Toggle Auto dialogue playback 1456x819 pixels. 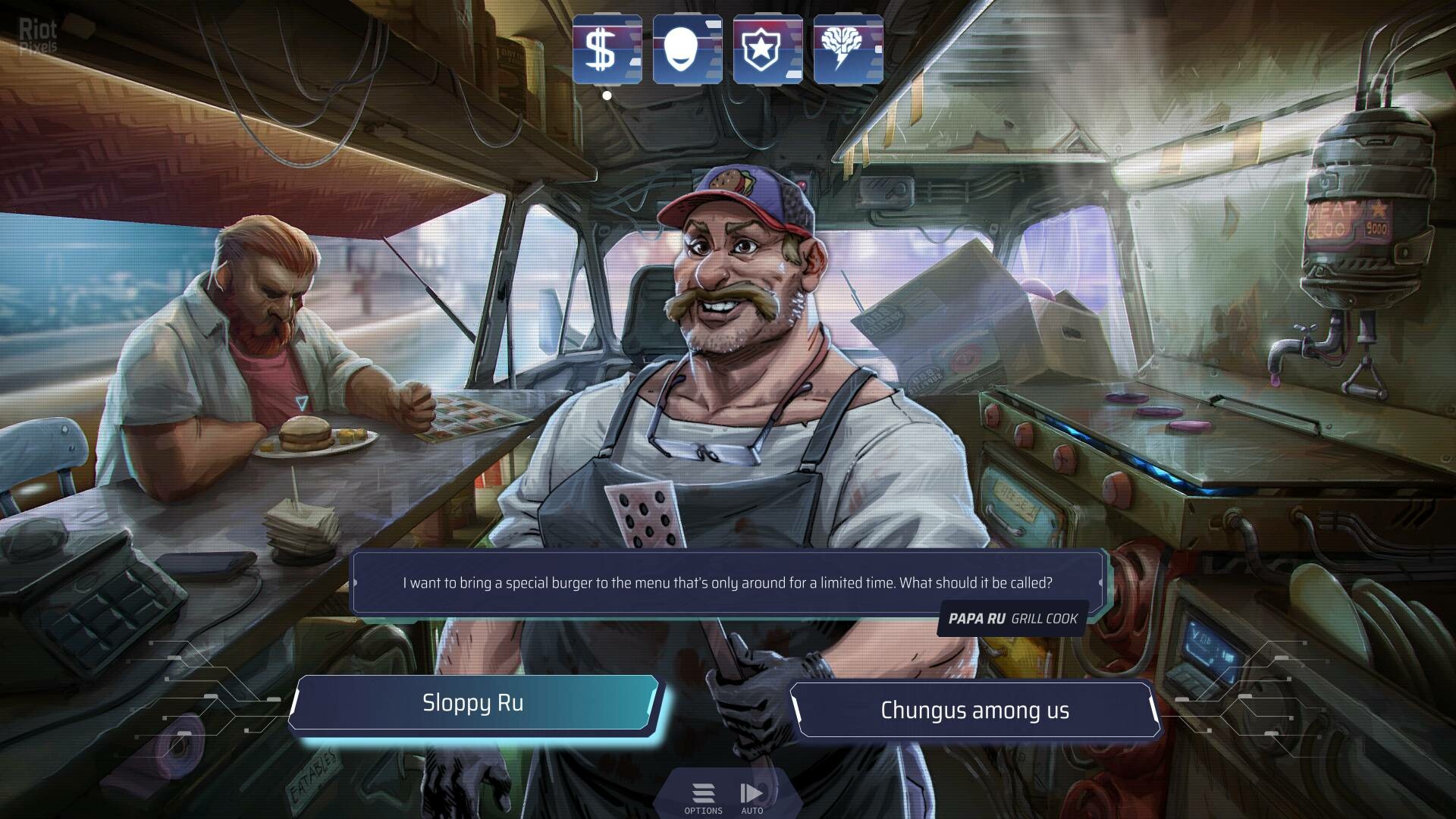752,798
